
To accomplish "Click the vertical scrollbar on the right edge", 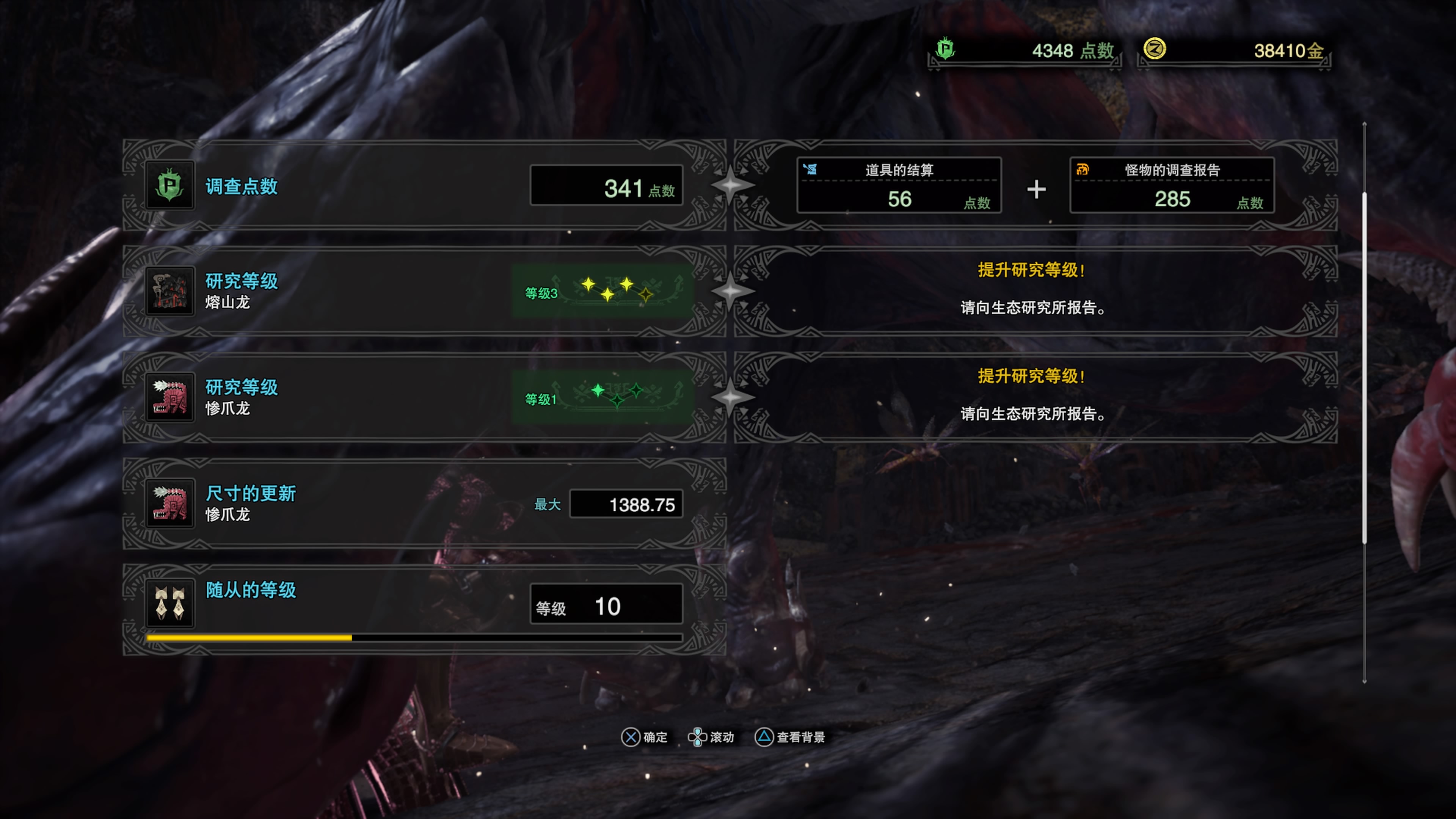I will pyautogui.click(x=1364, y=367).
